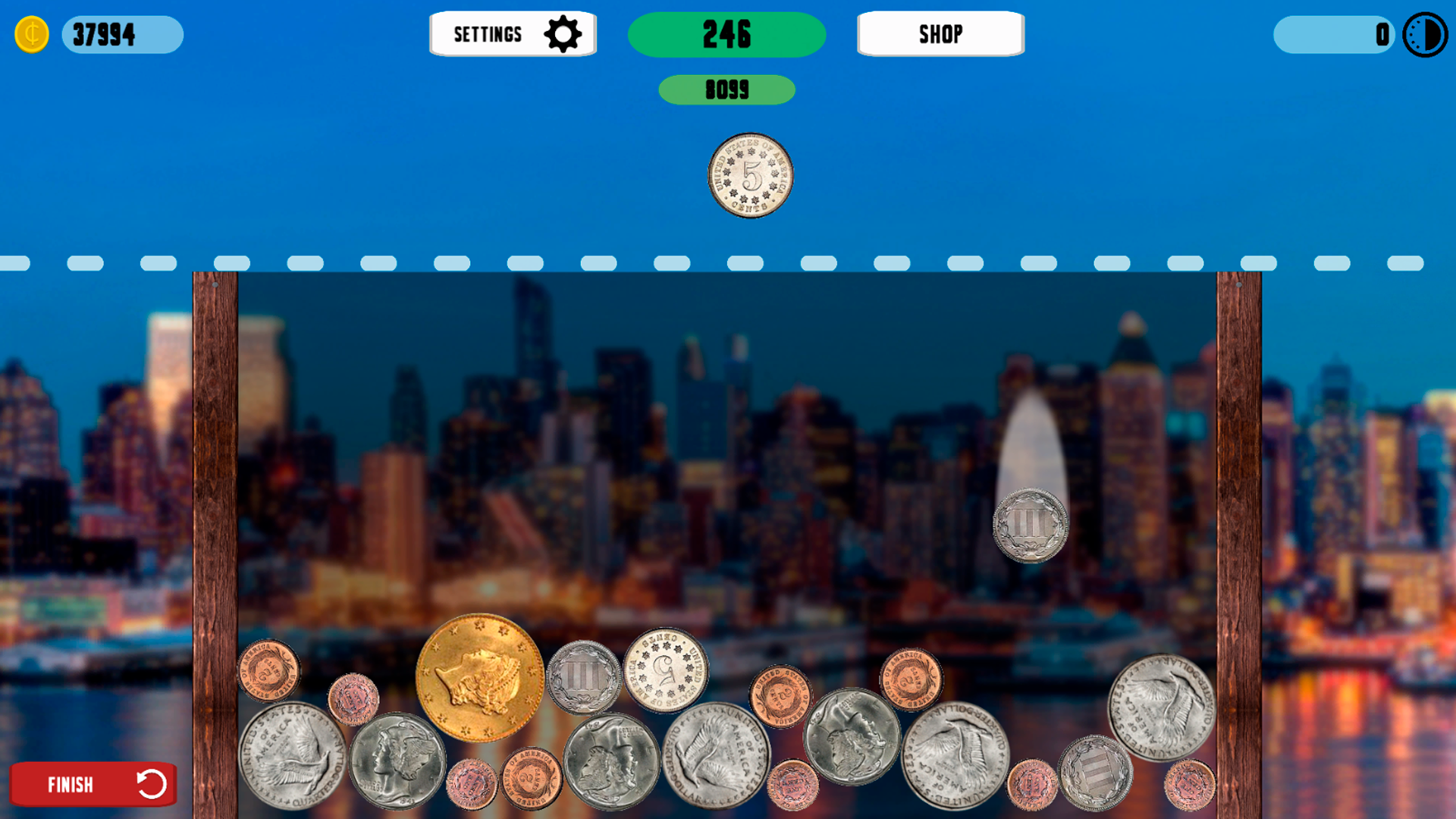Click the silver five-cent shield coin in the pile
Image resolution: width=1456 pixels, height=819 pixels.
tap(664, 673)
